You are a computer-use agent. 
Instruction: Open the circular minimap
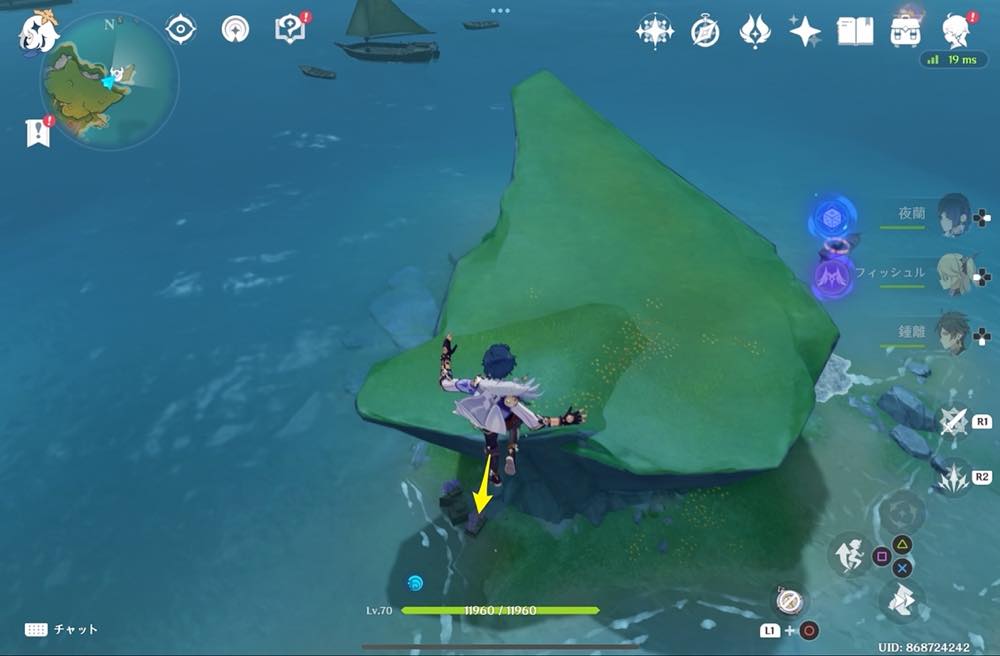tap(109, 80)
